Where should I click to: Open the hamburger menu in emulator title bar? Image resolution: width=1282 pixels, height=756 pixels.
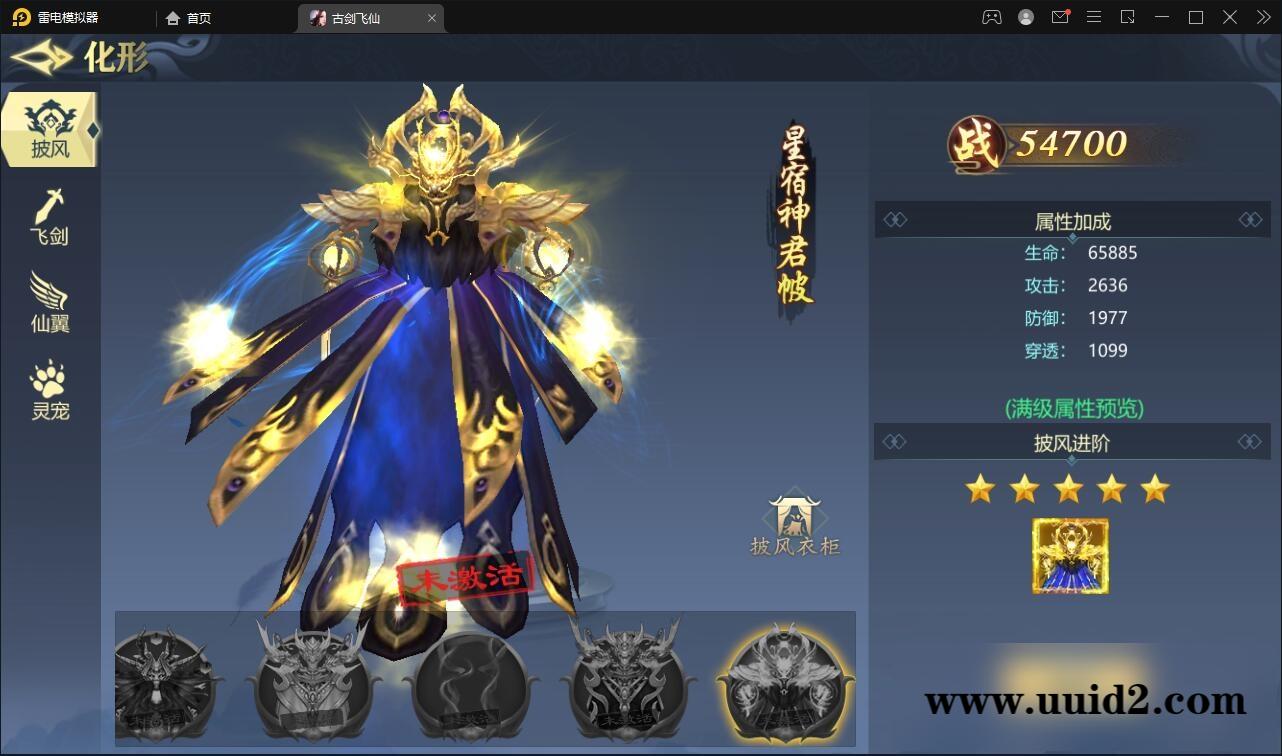tap(1094, 17)
